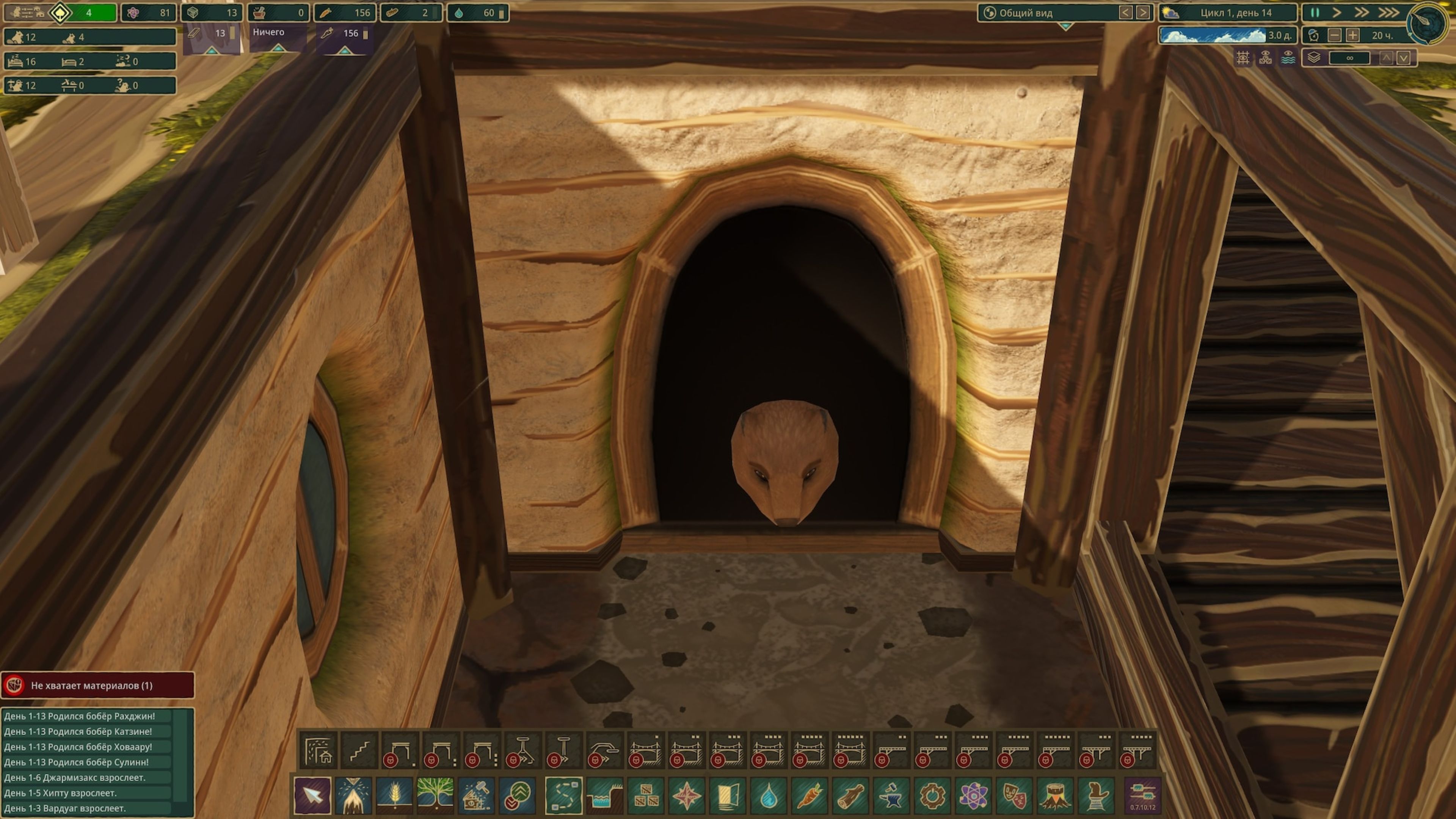This screenshot has height=819, width=1456.
Task: Switch to the next view with right arrow
Action: (1142, 13)
